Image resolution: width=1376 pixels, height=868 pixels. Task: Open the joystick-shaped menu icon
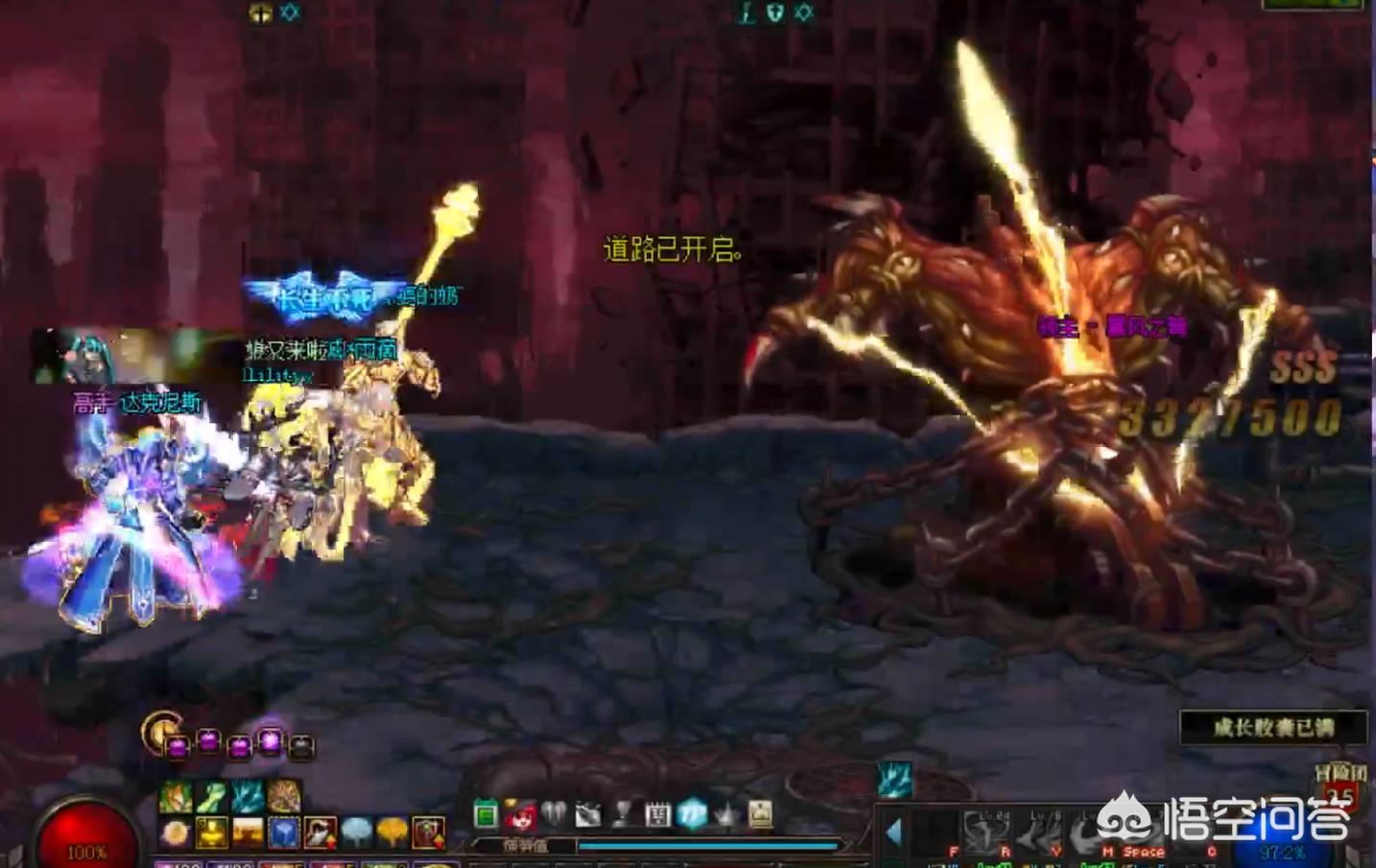pos(623,815)
